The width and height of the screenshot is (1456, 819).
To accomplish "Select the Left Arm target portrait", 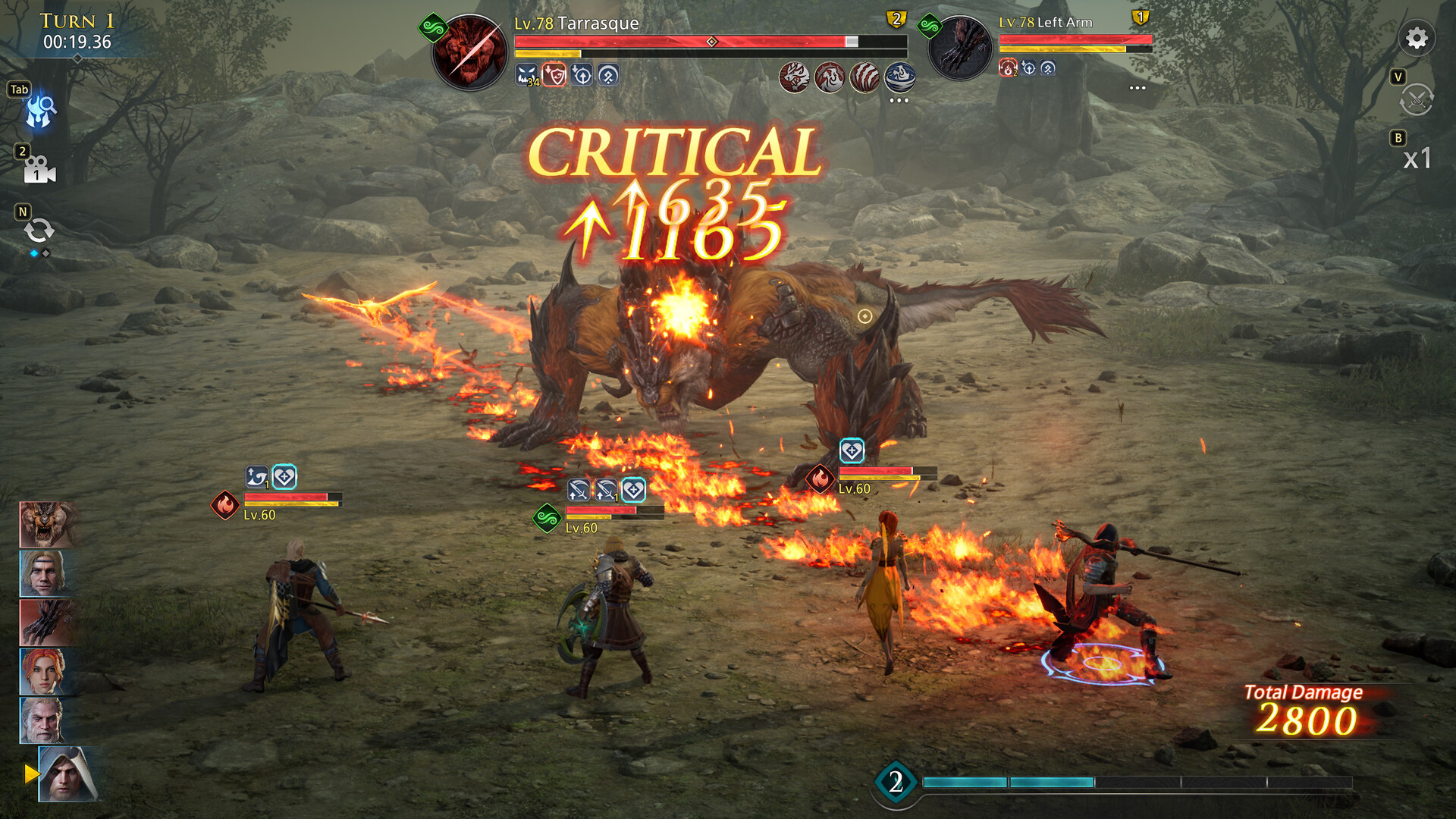I will point(960,49).
